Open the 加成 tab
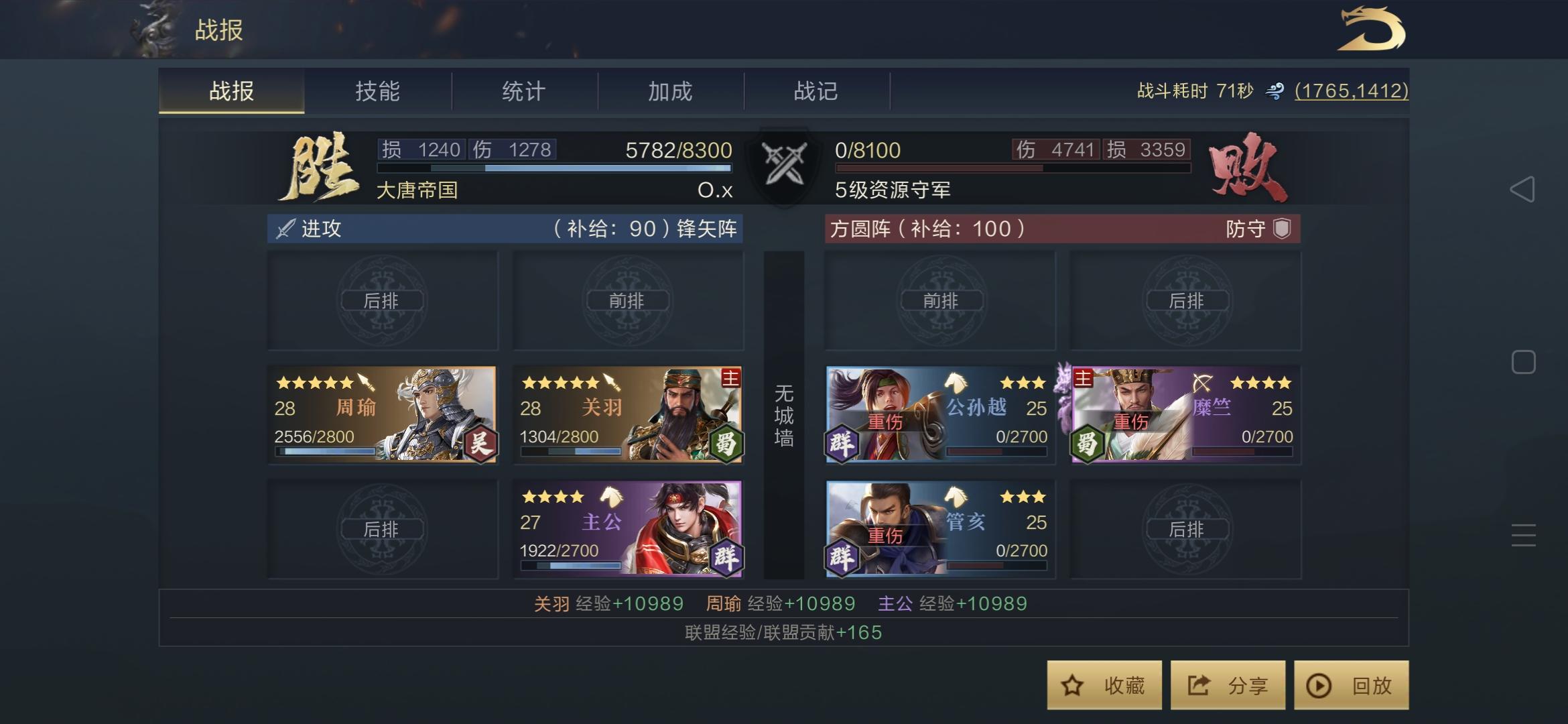The width and height of the screenshot is (1568, 724). tap(670, 91)
